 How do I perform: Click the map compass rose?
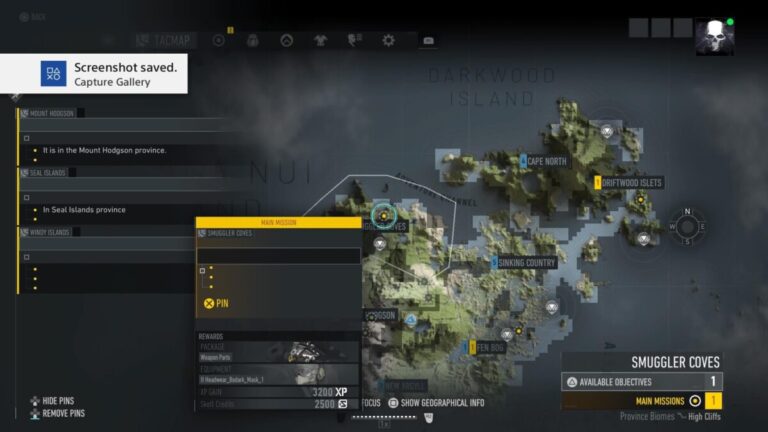[687, 225]
